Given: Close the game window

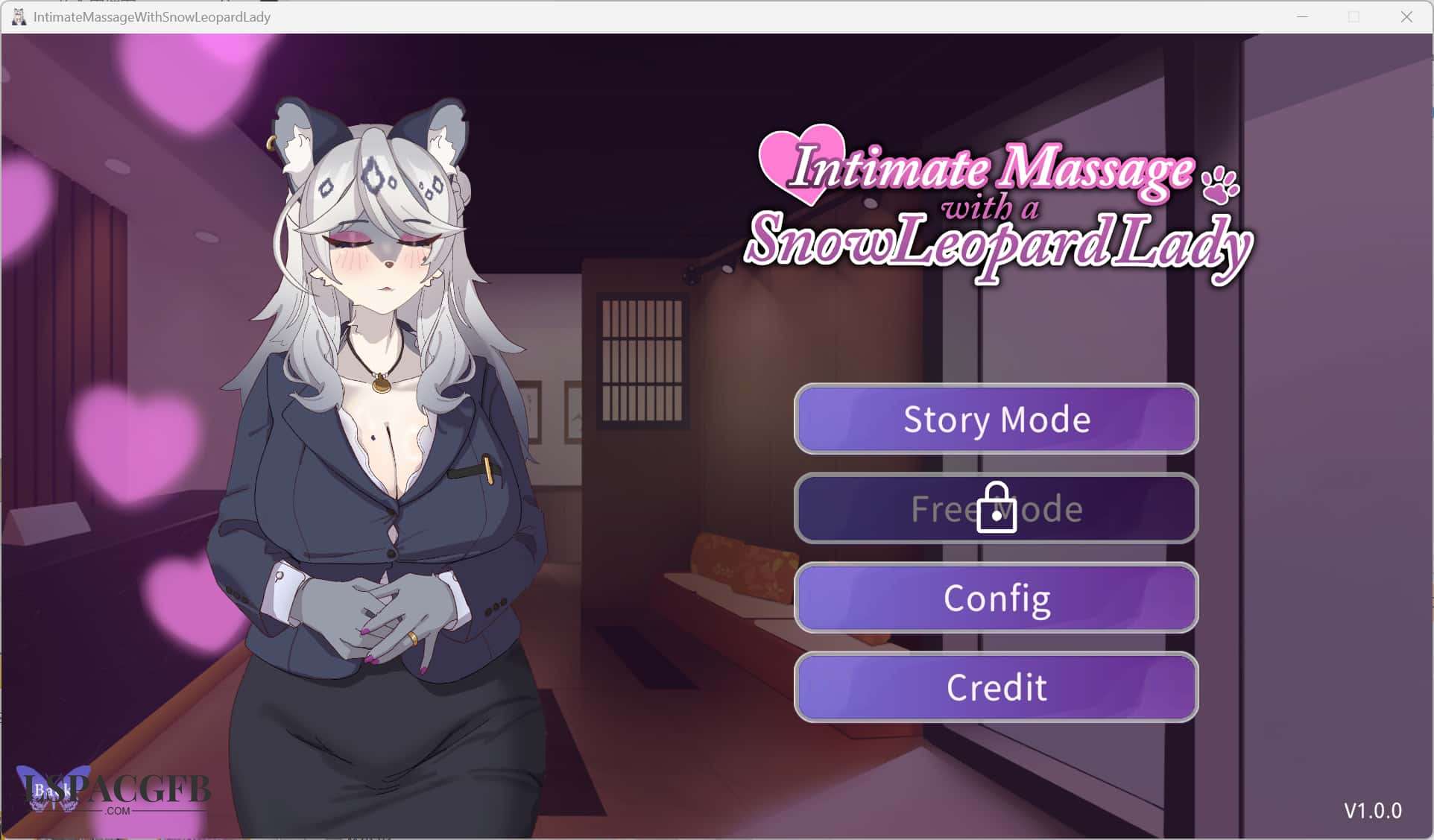Looking at the screenshot, I should [x=1406, y=16].
